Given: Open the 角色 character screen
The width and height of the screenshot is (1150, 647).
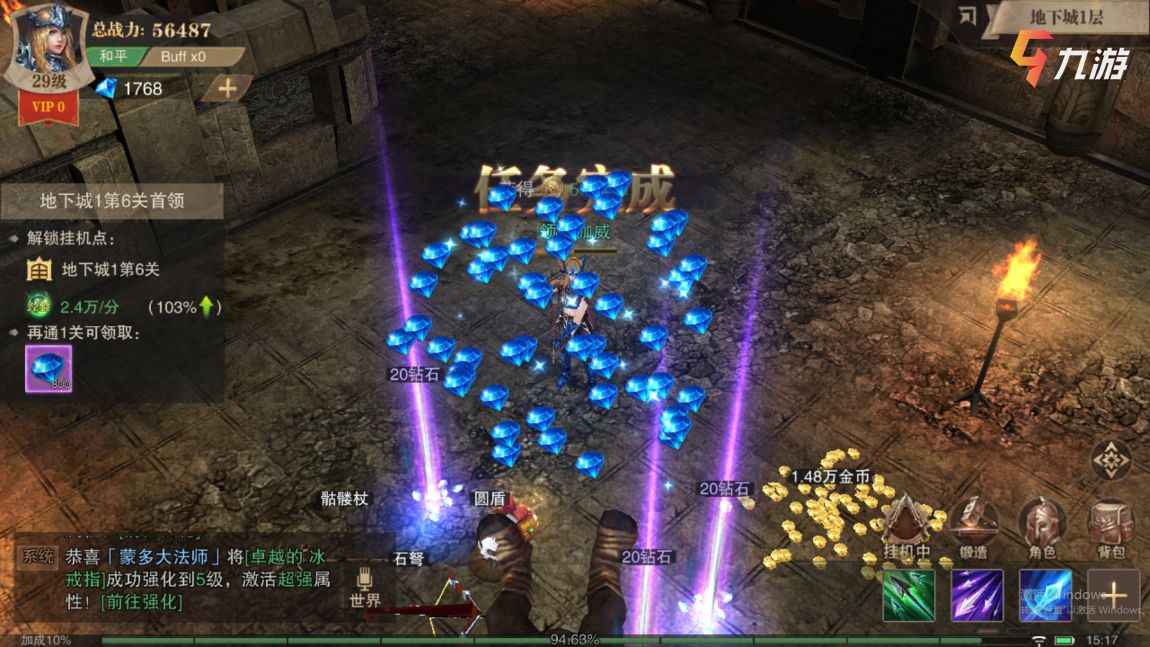Looking at the screenshot, I should click(x=1041, y=528).
